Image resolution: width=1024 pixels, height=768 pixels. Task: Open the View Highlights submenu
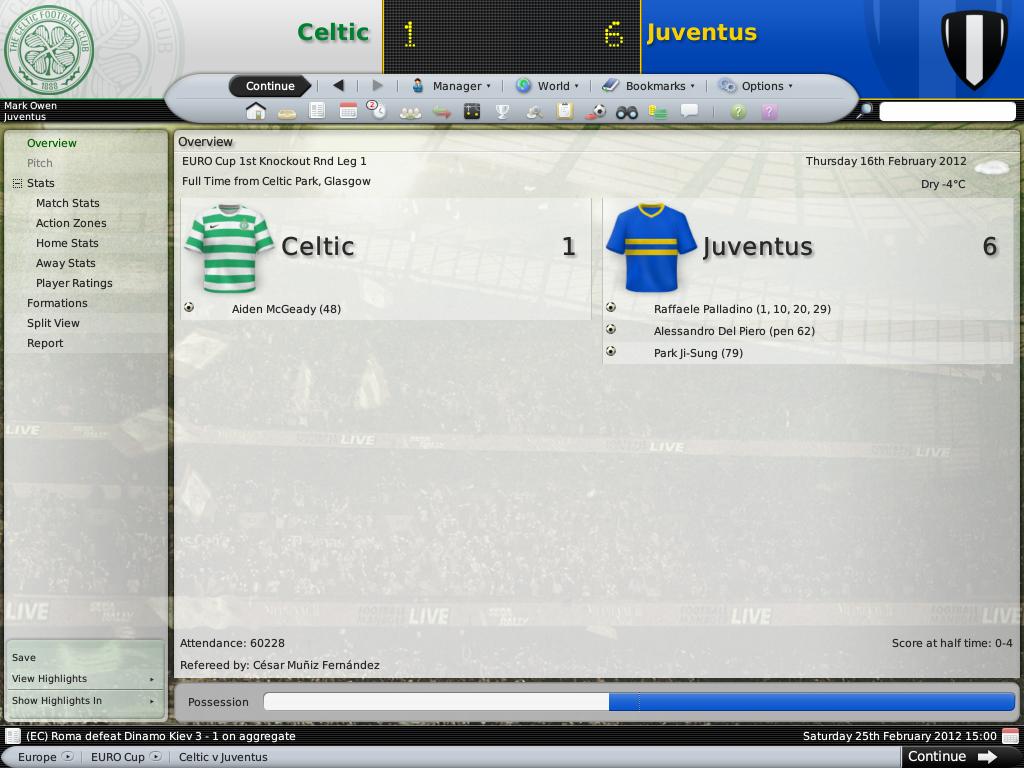pos(83,679)
